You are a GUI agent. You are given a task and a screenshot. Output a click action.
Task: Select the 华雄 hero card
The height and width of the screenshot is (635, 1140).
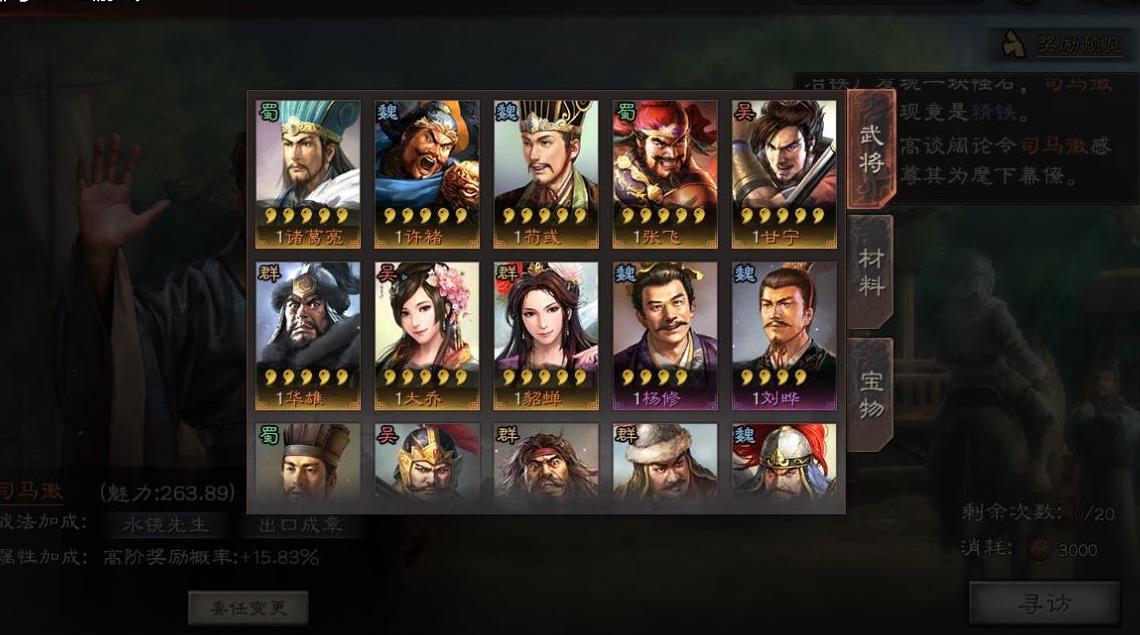(308, 335)
